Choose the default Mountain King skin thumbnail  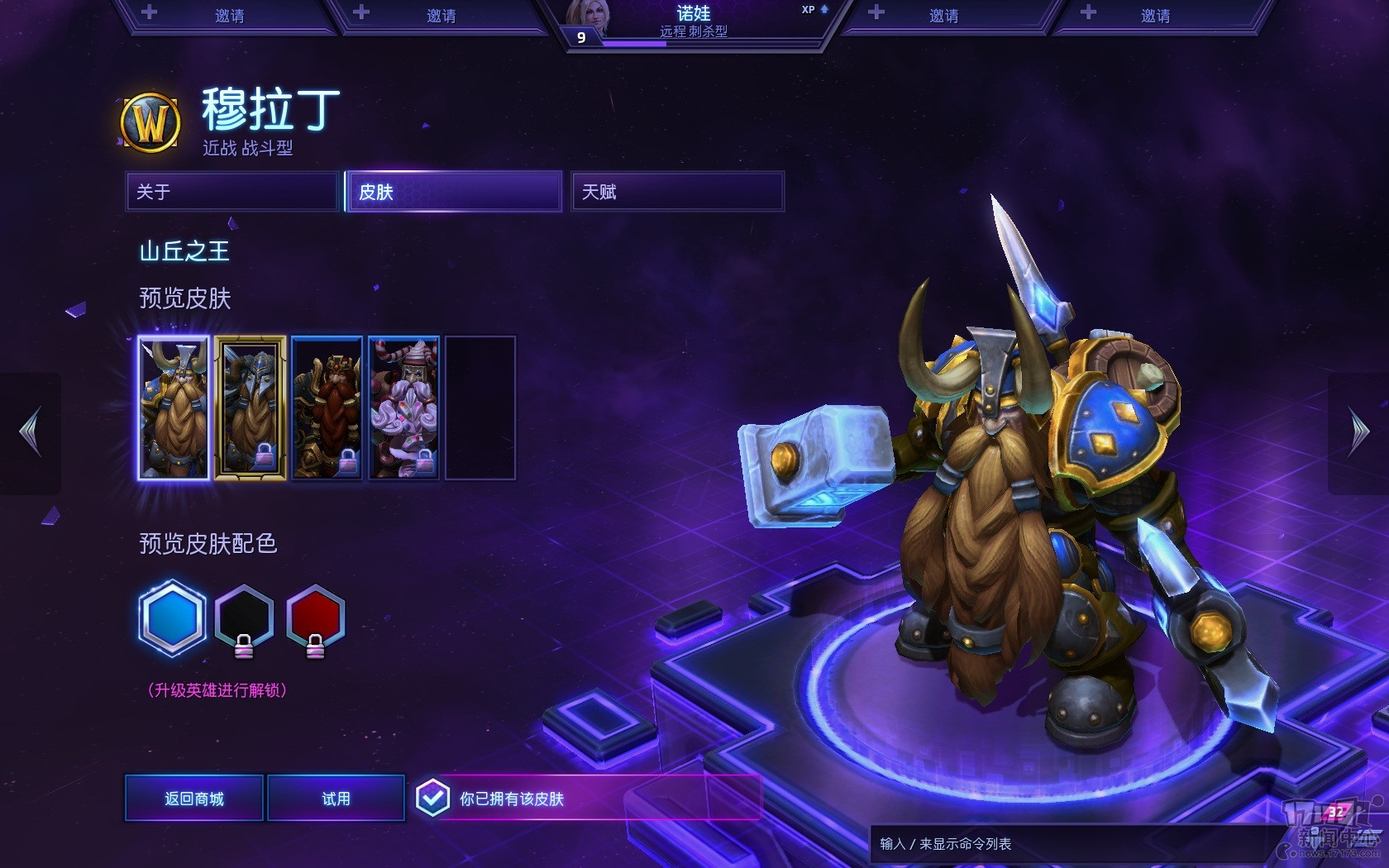coord(174,408)
